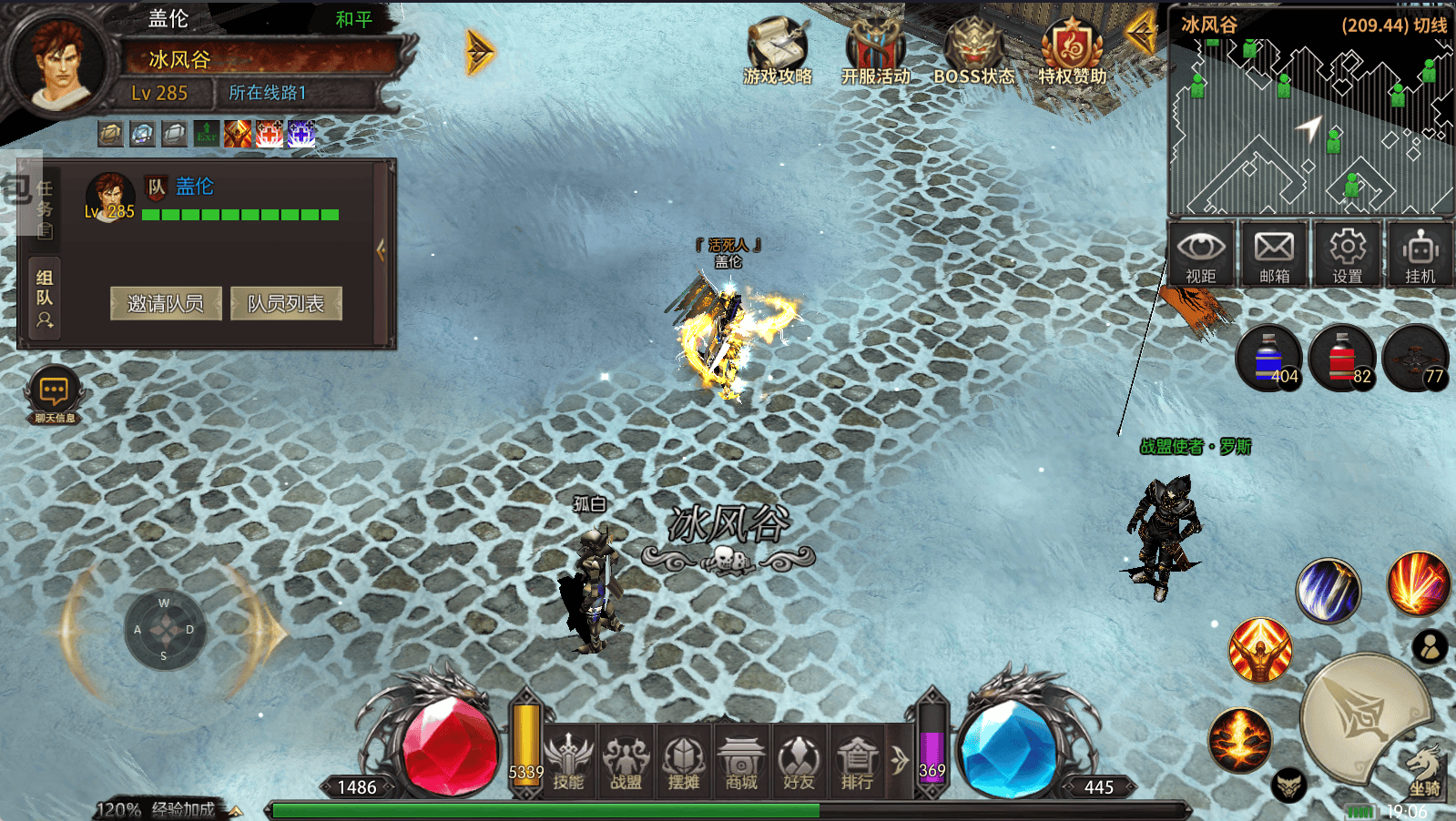Open the 聊天信息 chat messages
The height and width of the screenshot is (821, 1456).
[54, 396]
